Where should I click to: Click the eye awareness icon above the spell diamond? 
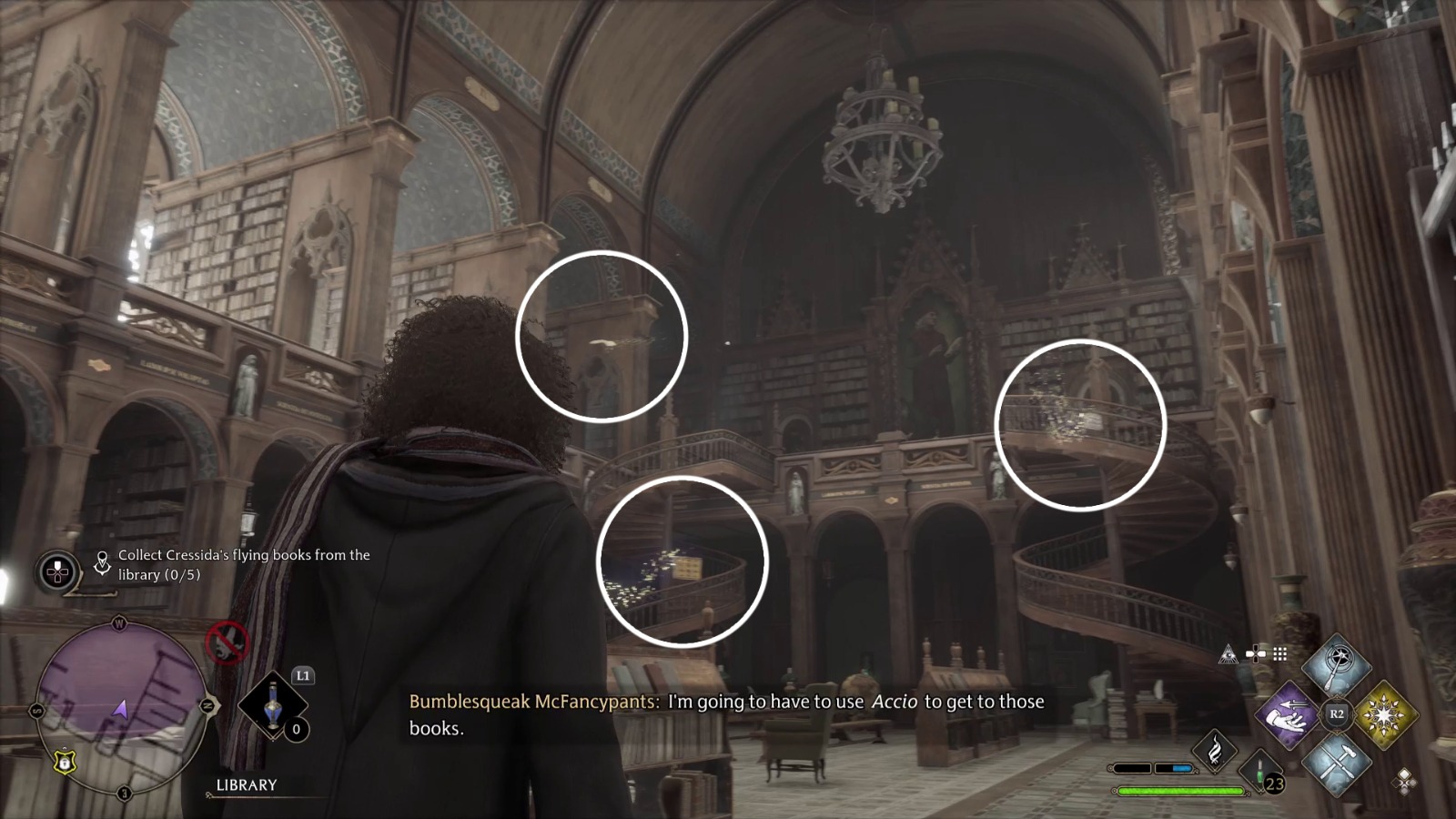pos(1228,654)
